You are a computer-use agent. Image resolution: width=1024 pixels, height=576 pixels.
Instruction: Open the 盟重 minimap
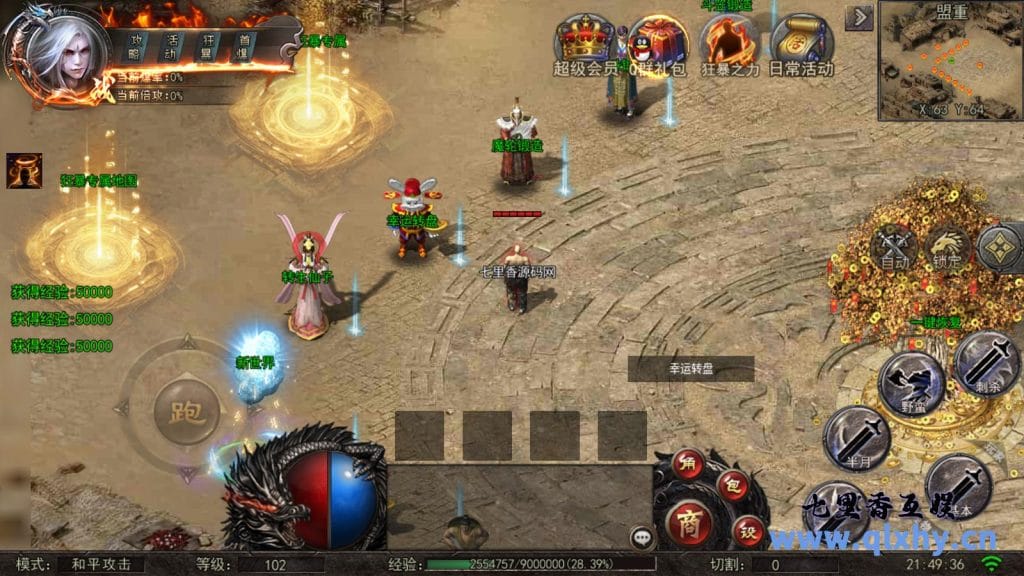pyautogui.click(x=950, y=62)
